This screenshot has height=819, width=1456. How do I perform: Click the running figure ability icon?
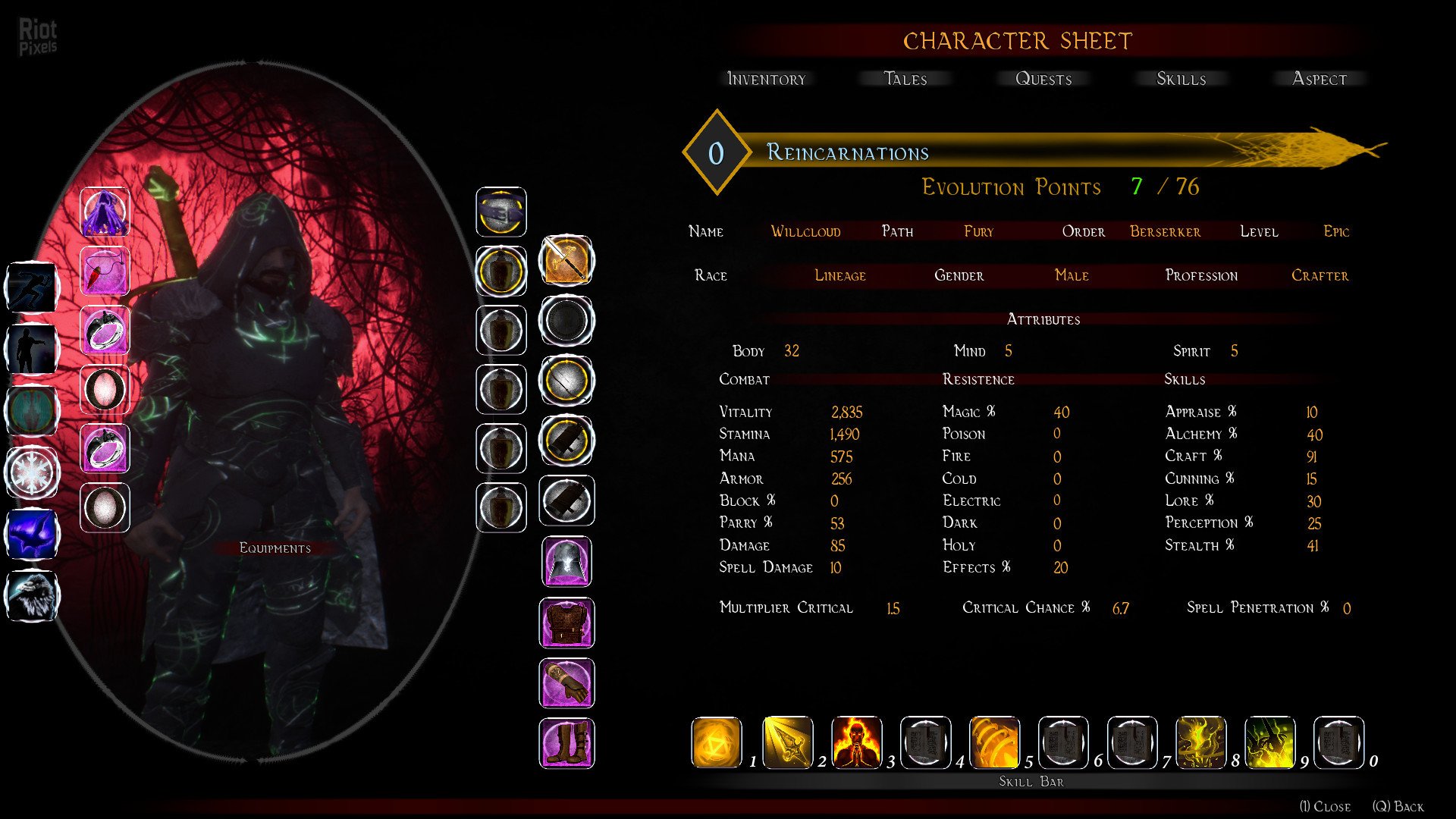point(32,287)
